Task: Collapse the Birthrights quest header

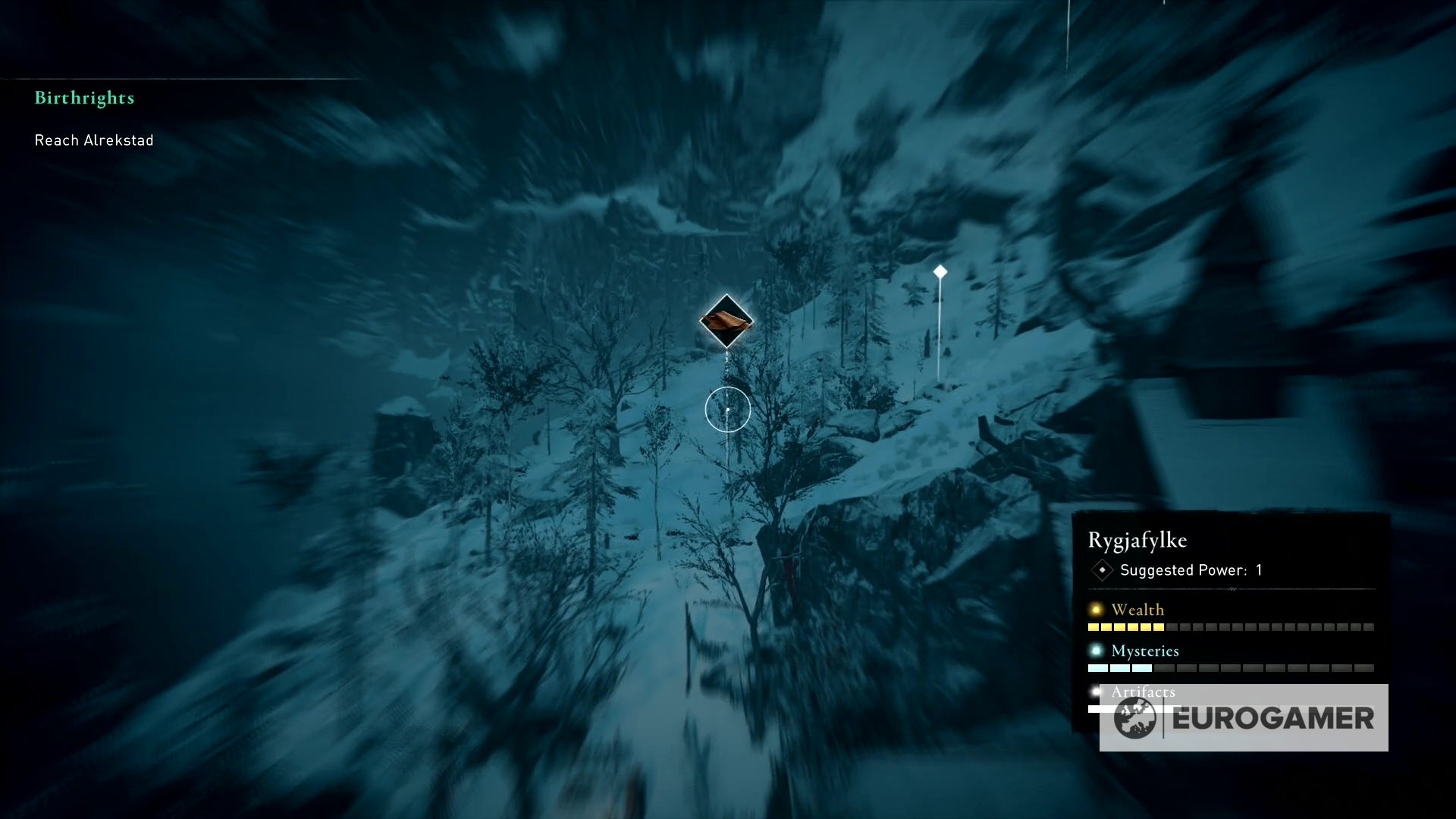Action: (x=85, y=97)
